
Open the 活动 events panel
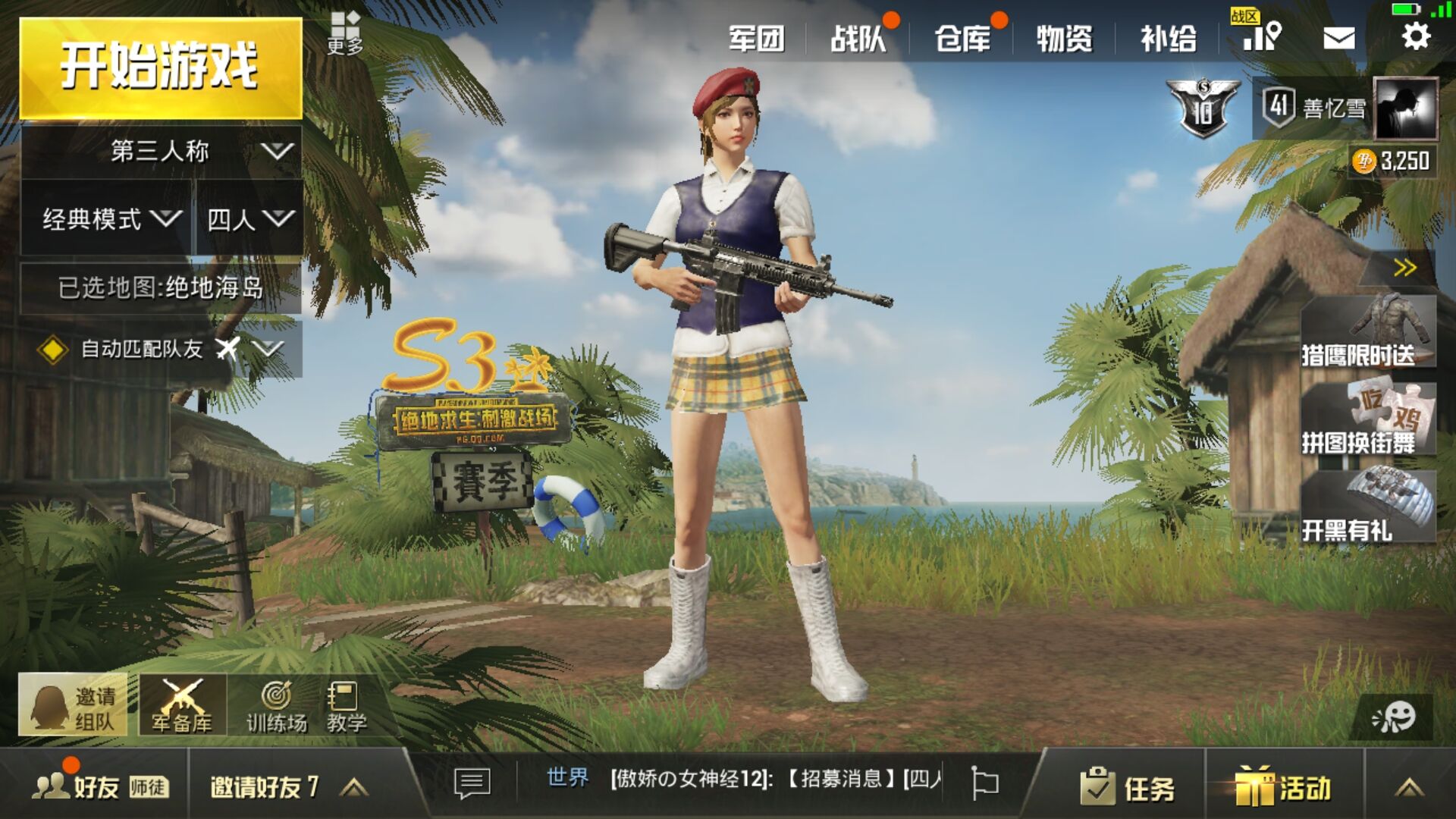click(1283, 787)
